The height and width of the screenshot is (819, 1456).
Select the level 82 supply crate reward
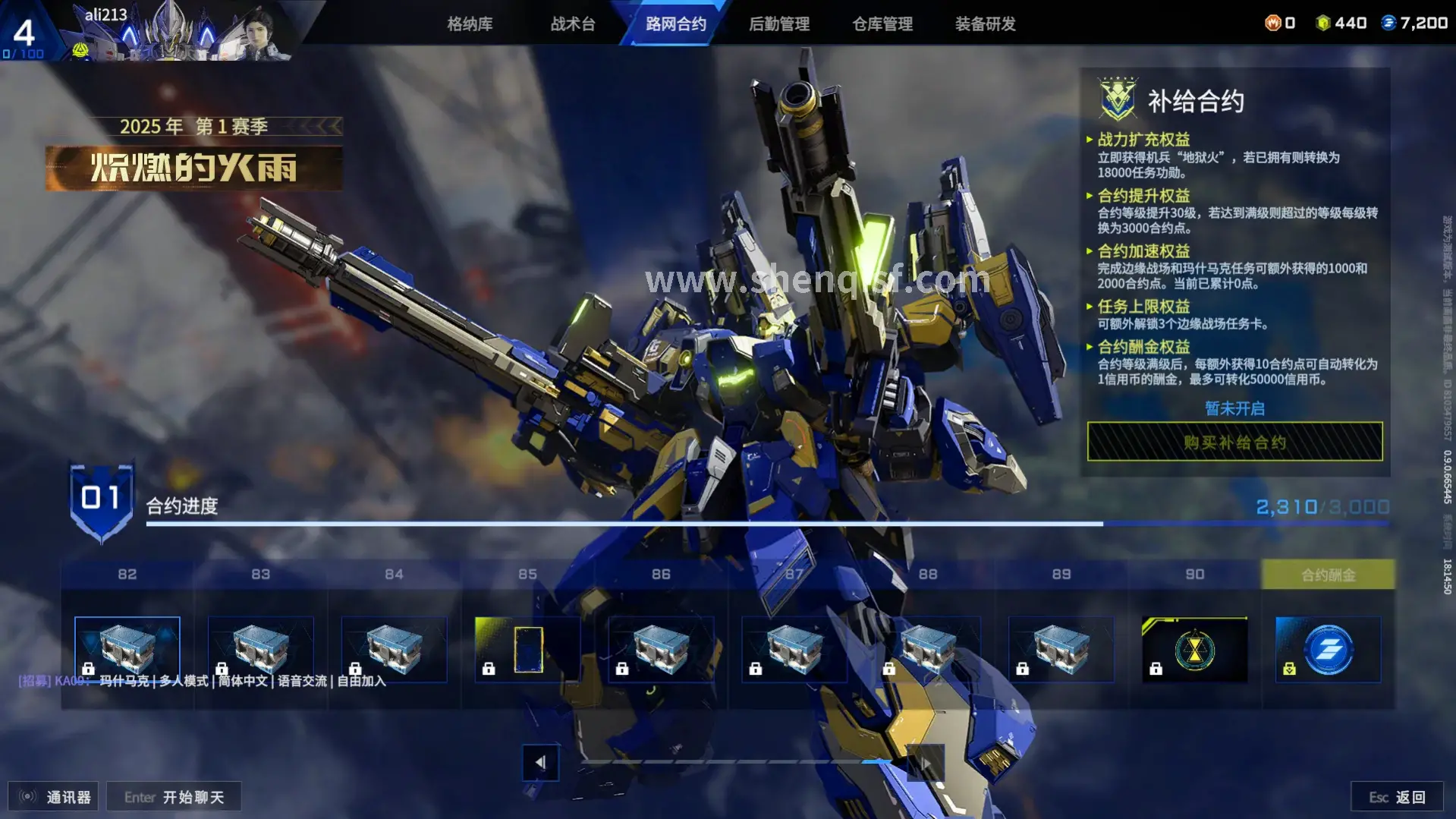pos(127,649)
